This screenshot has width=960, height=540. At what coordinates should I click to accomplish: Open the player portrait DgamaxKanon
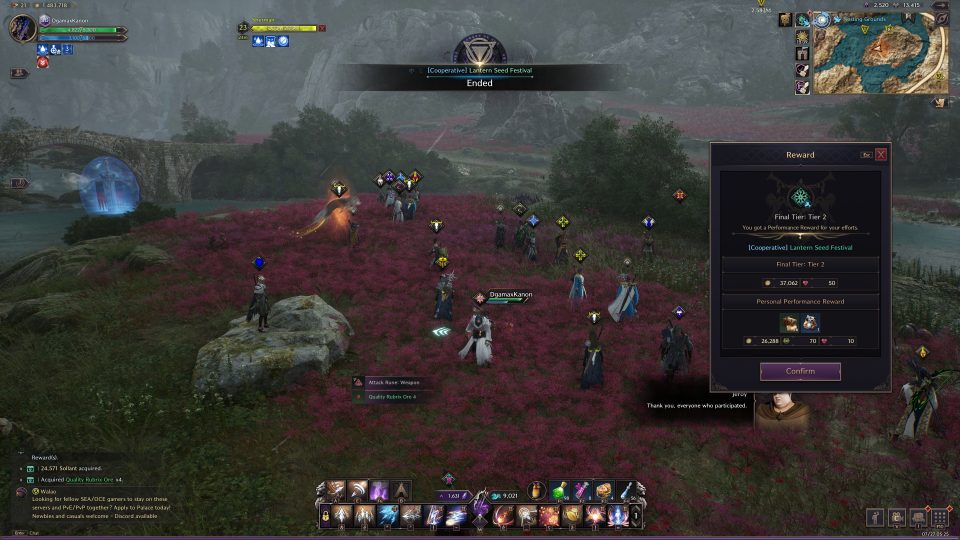(22, 28)
